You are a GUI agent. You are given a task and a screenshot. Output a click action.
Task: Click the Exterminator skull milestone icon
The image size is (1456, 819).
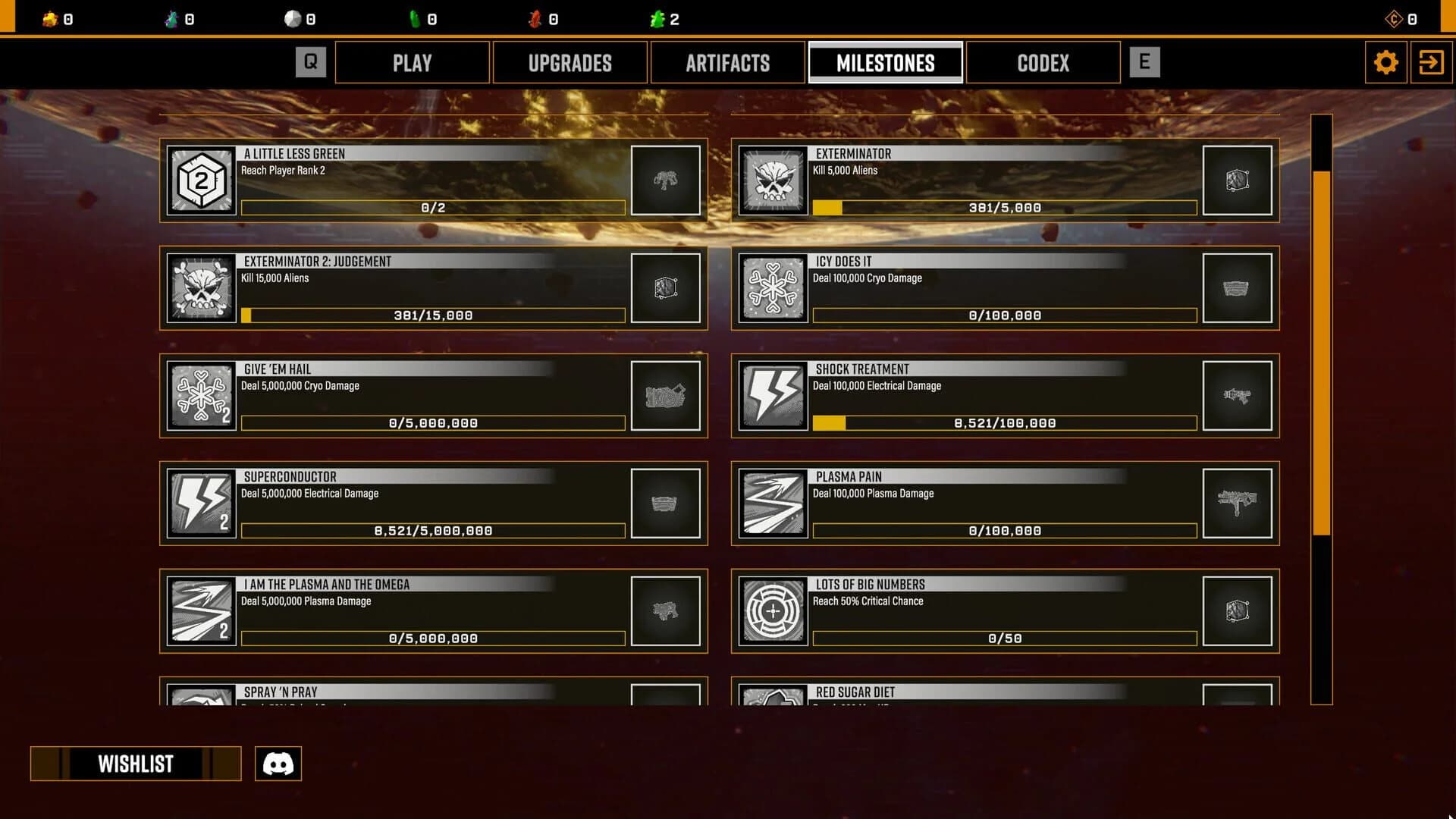(x=773, y=180)
